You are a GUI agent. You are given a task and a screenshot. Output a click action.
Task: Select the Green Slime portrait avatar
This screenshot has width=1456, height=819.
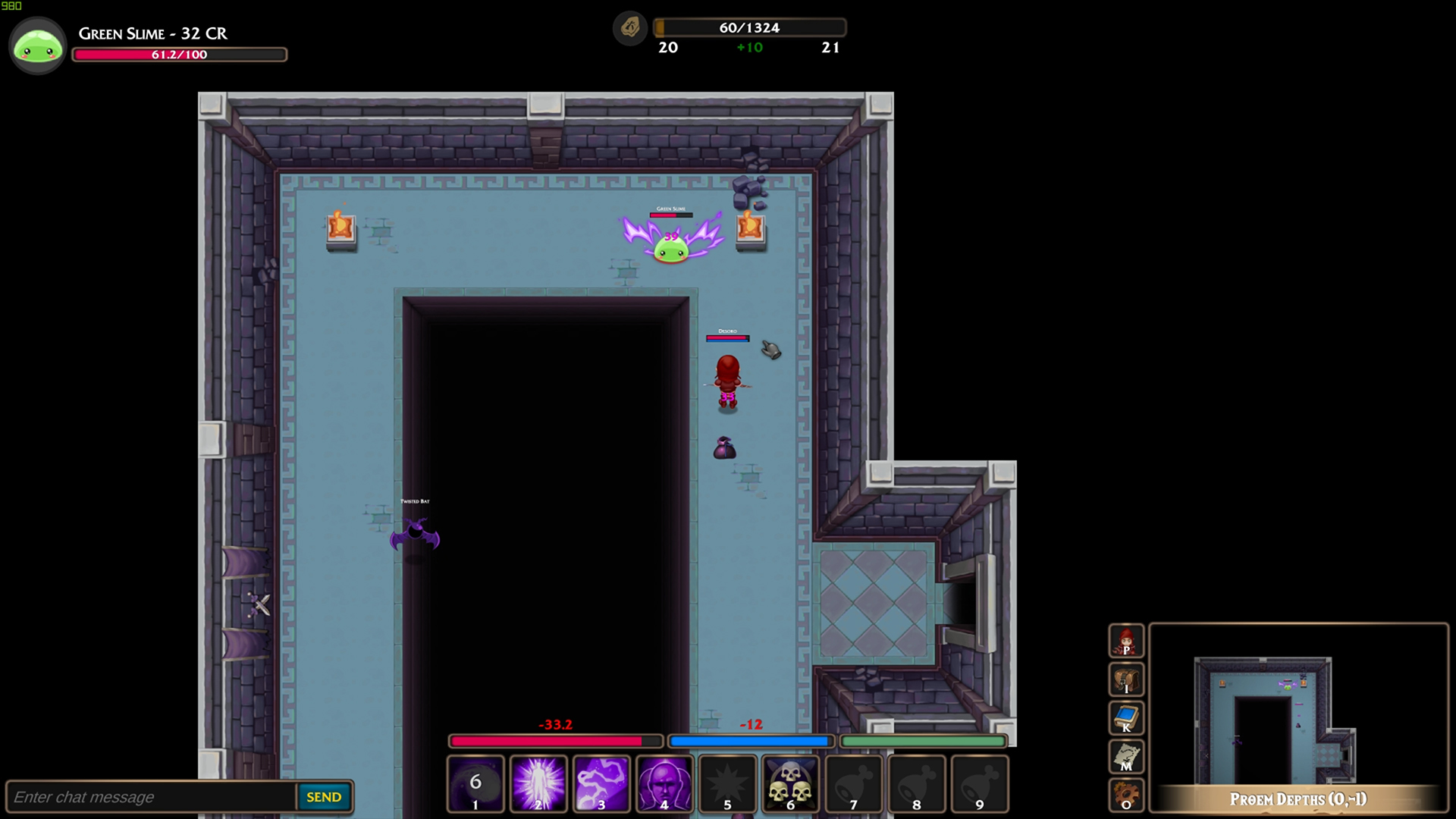coord(37,45)
